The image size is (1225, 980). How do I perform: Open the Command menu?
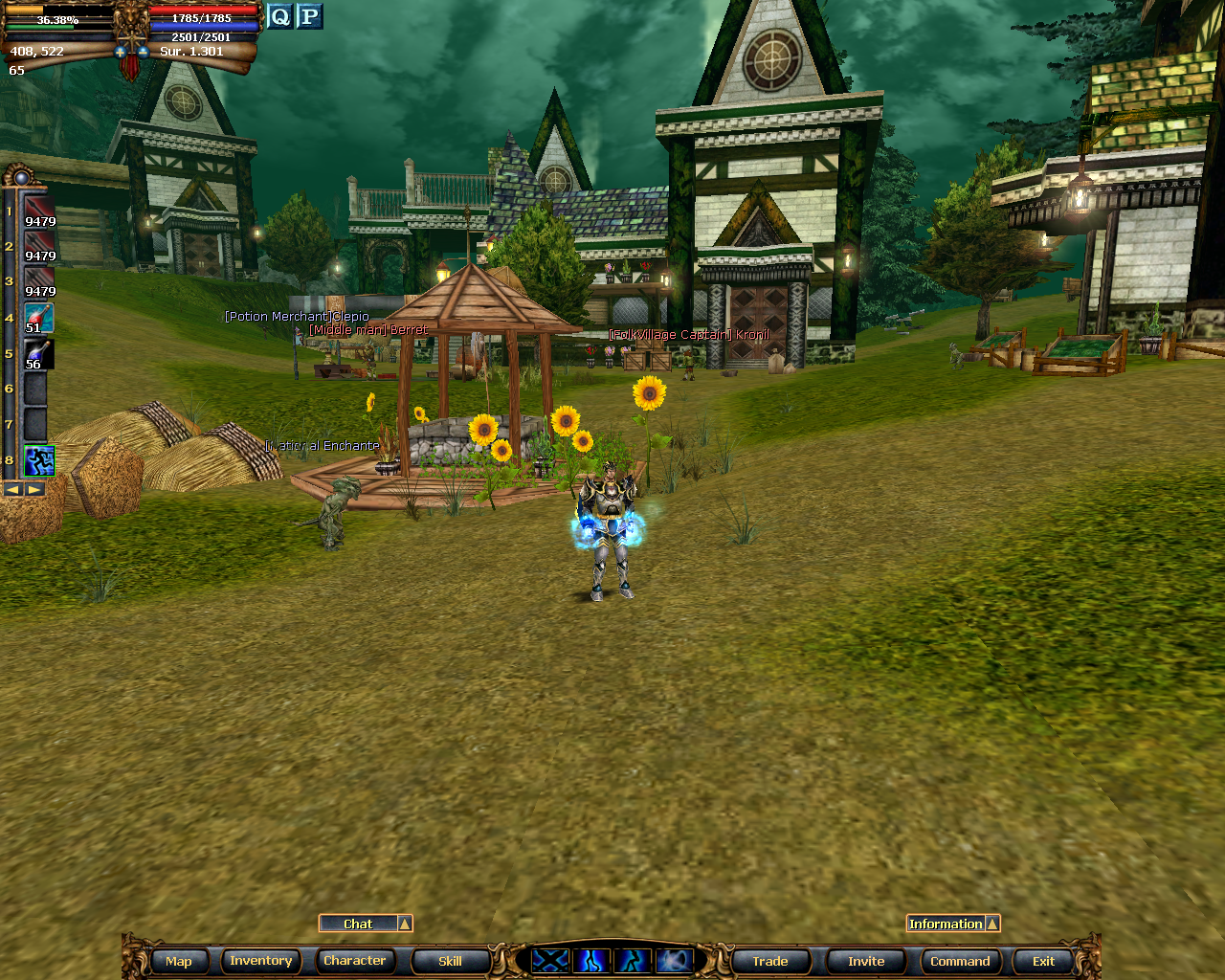click(960, 961)
